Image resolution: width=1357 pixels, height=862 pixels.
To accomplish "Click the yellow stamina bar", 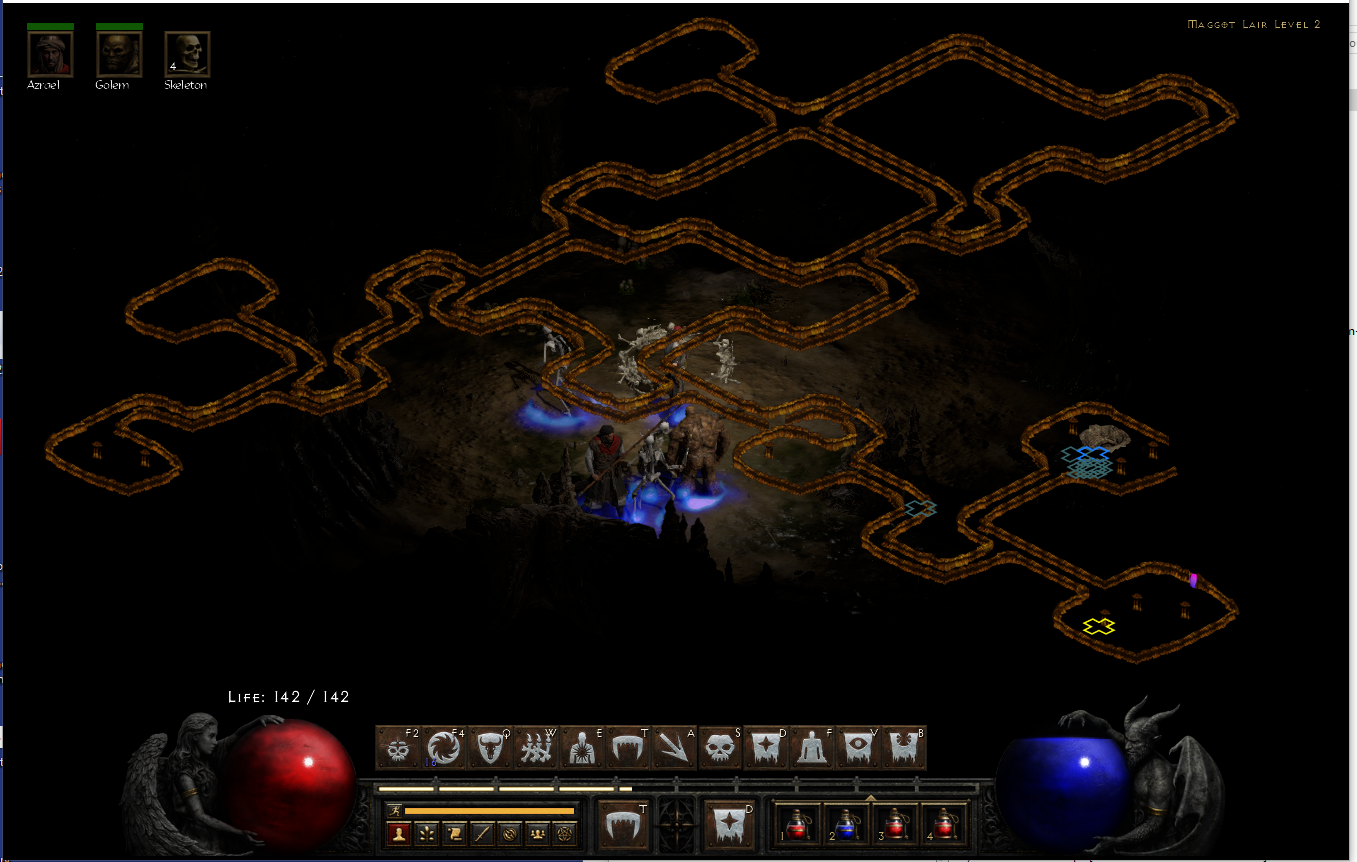I will 488,810.
